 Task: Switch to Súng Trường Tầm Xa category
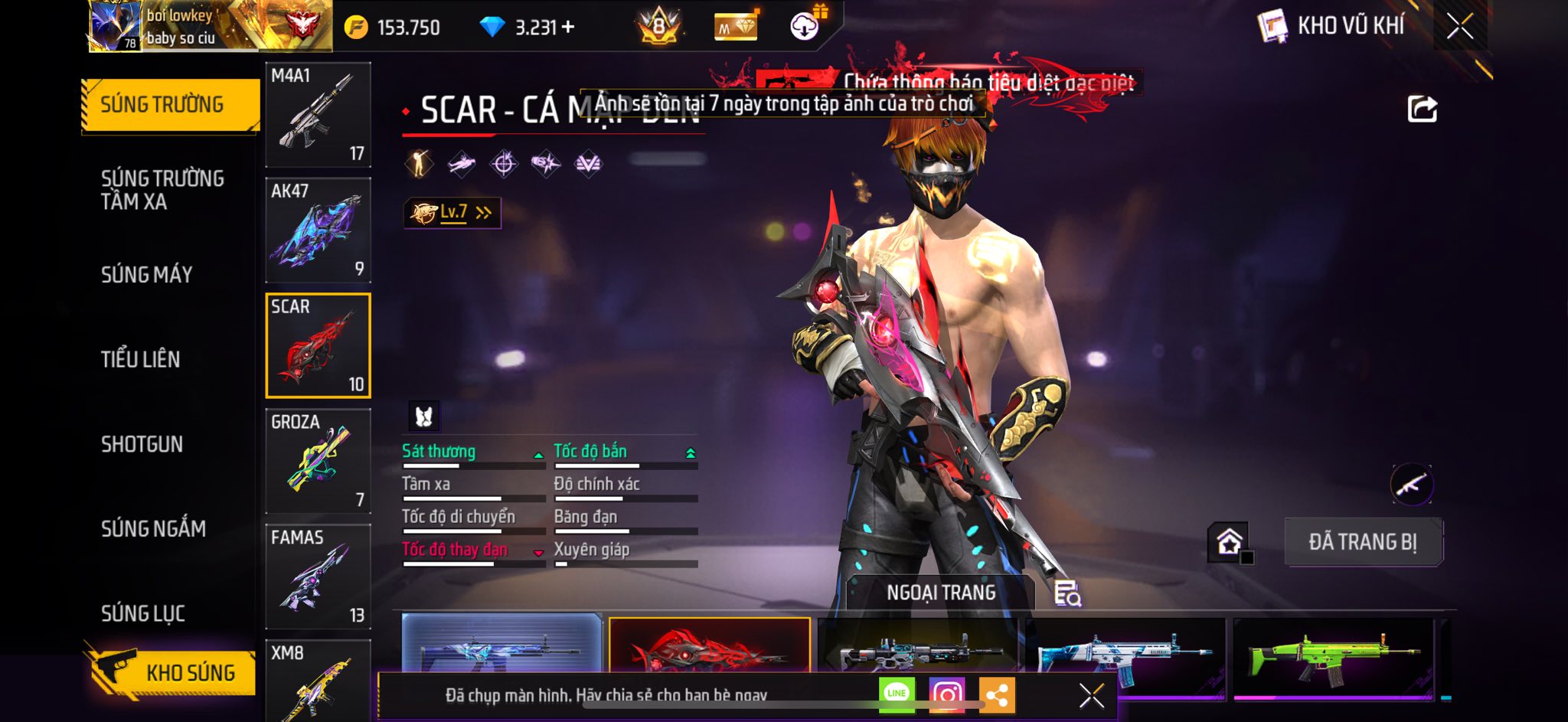[162, 190]
